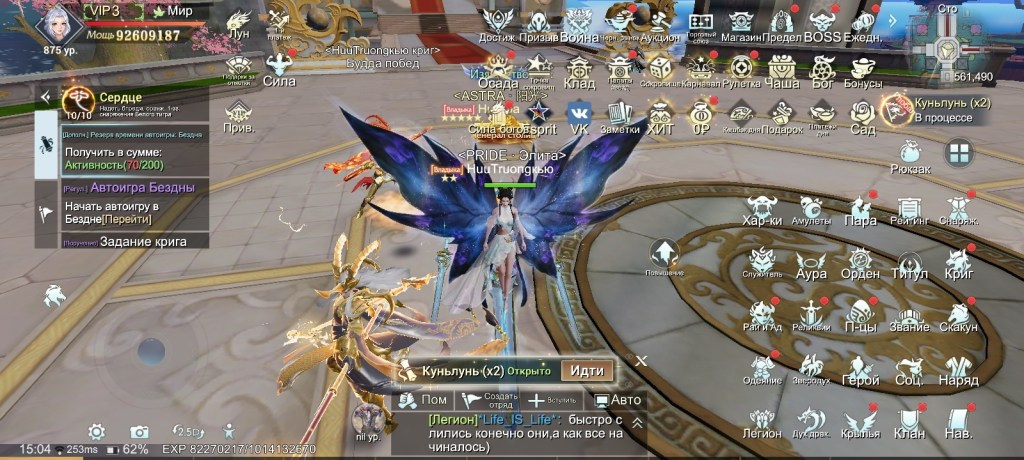Open the Легион legion menu
The height and width of the screenshot is (460, 1024).
(762, 422)
